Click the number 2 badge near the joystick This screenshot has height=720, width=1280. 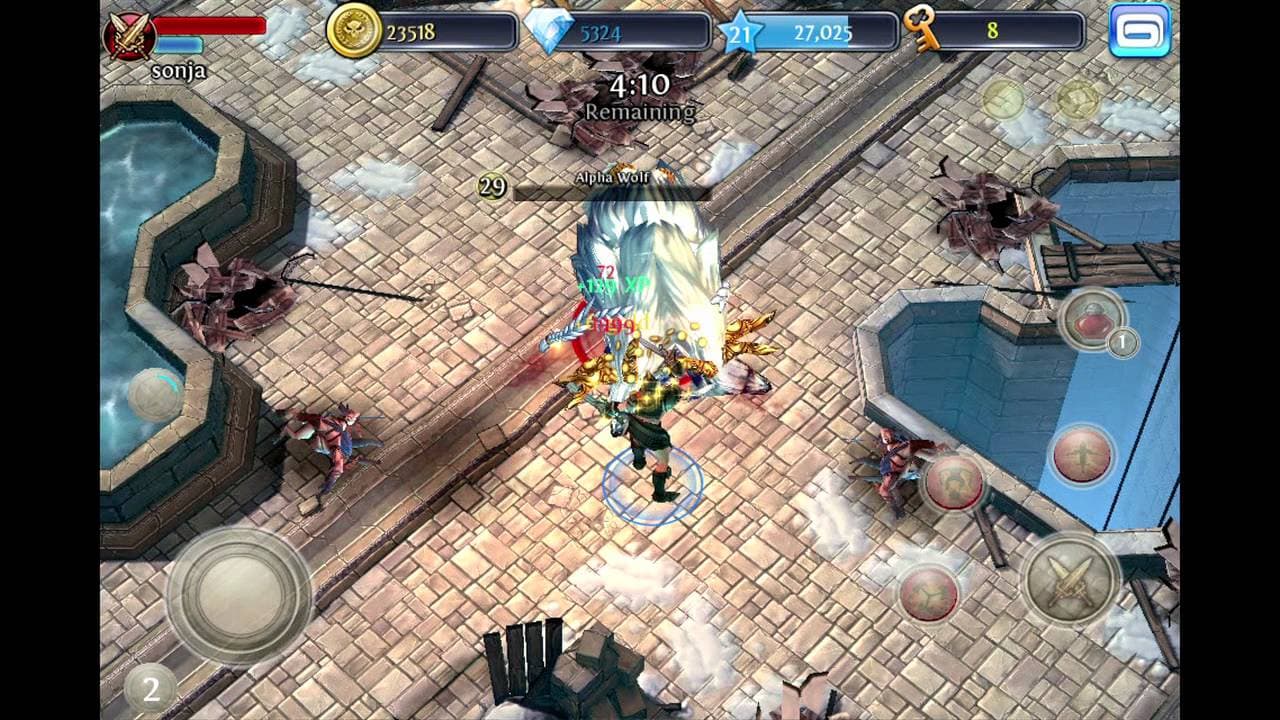click(154, 687)
